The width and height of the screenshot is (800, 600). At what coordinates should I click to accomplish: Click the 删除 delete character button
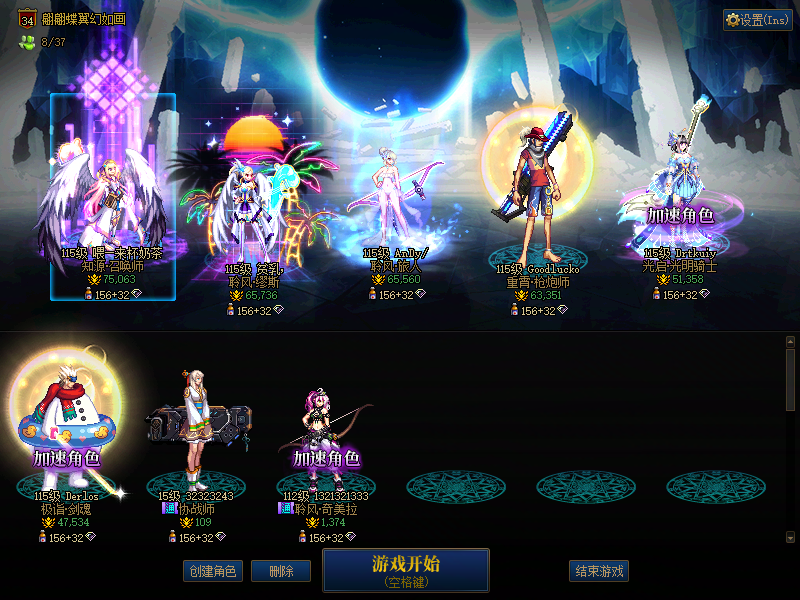tap(281, 572)
